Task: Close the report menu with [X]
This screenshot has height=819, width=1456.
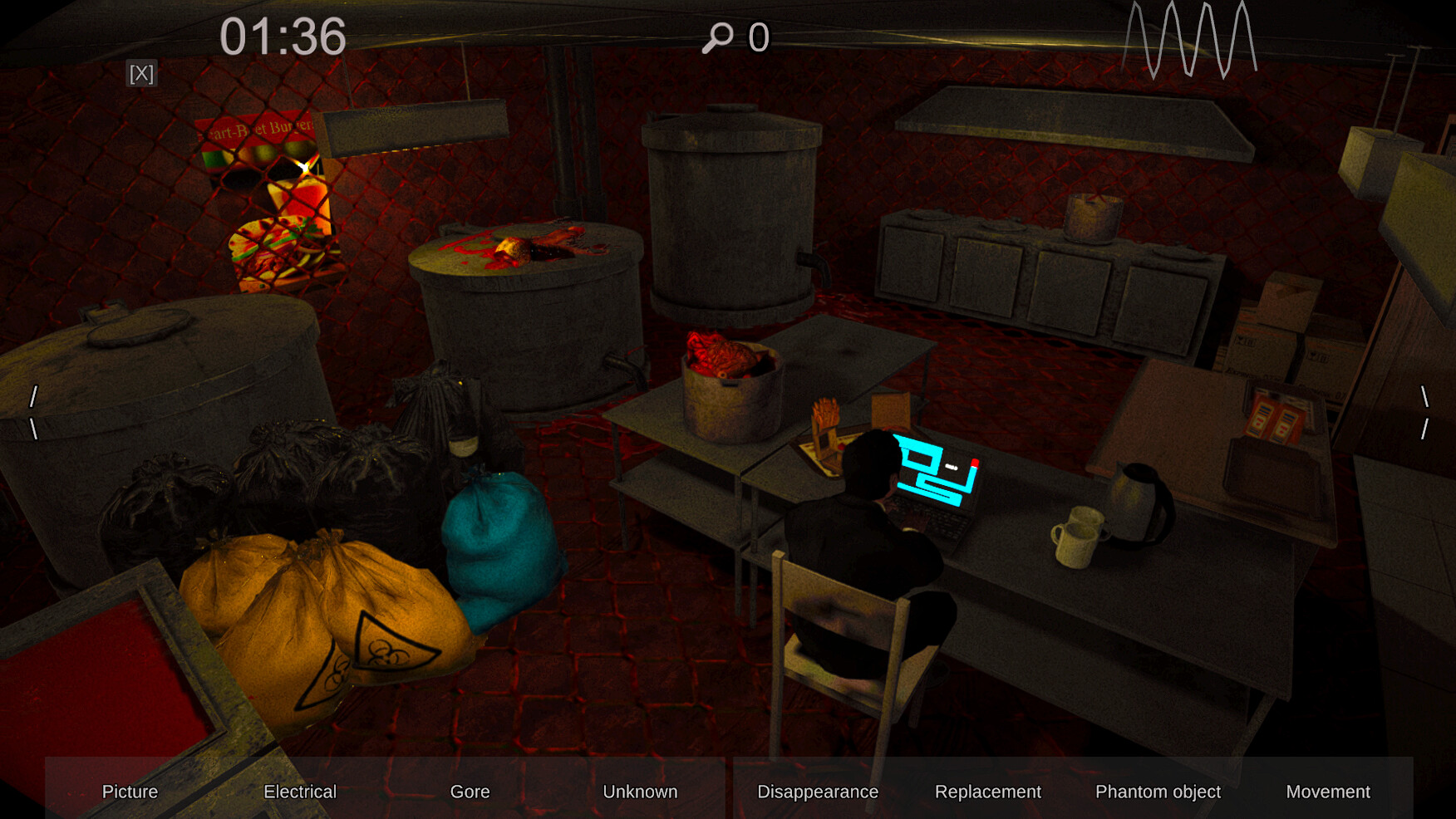Action: (x=141, y=74)
